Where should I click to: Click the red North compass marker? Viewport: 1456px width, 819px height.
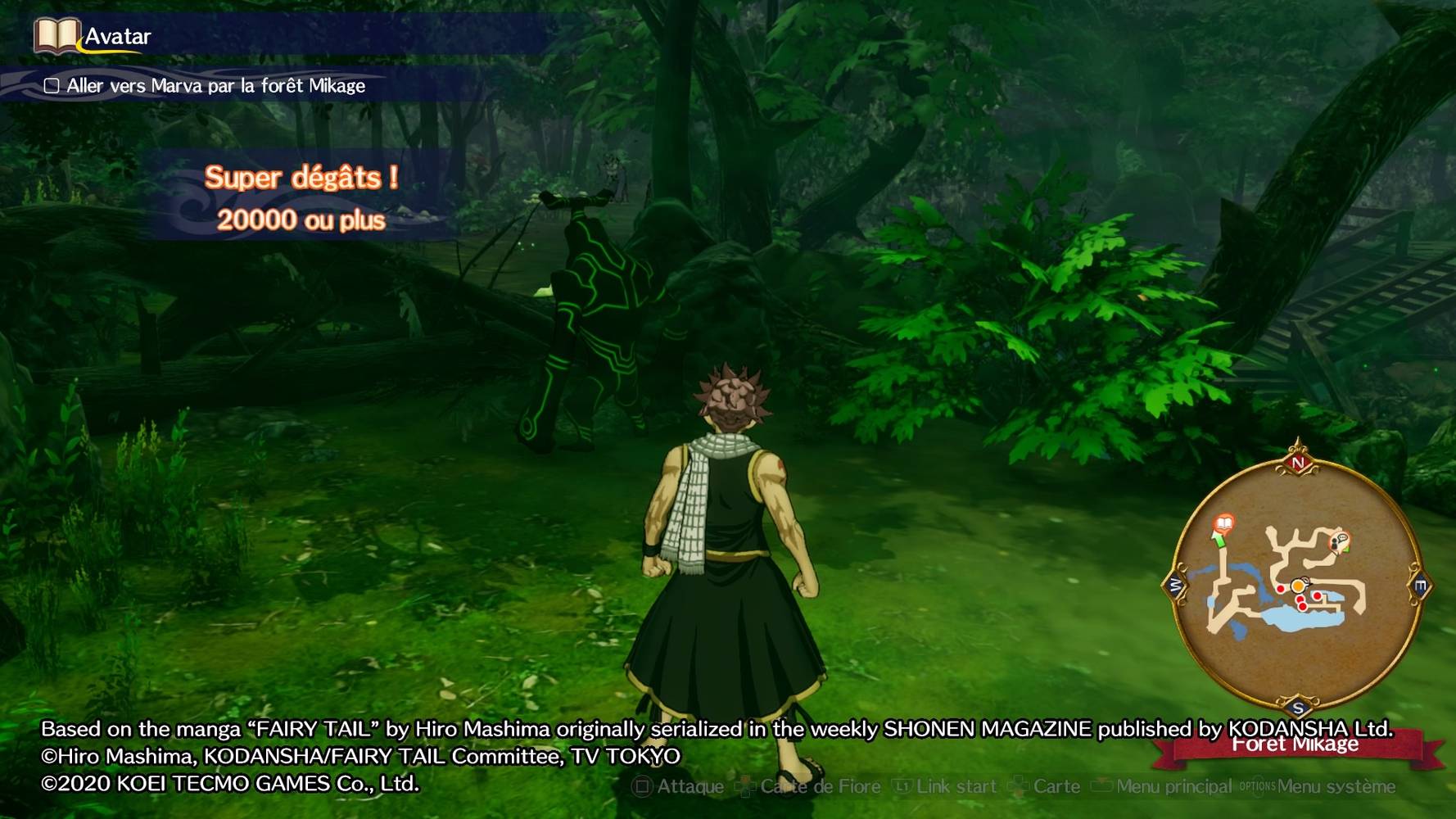click(1298, 464)
